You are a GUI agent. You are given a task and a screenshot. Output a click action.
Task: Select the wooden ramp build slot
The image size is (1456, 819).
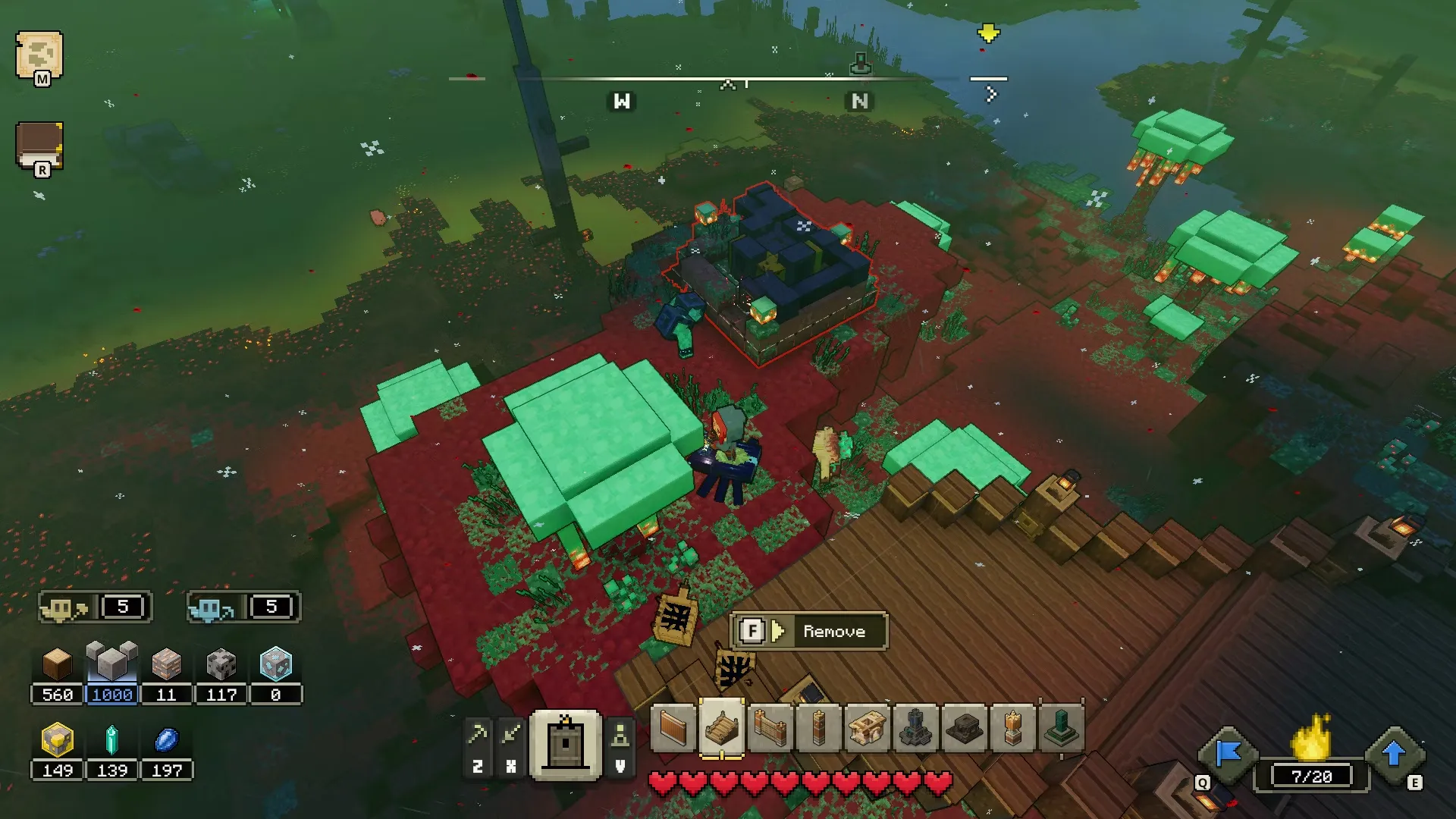click(721, 729)
